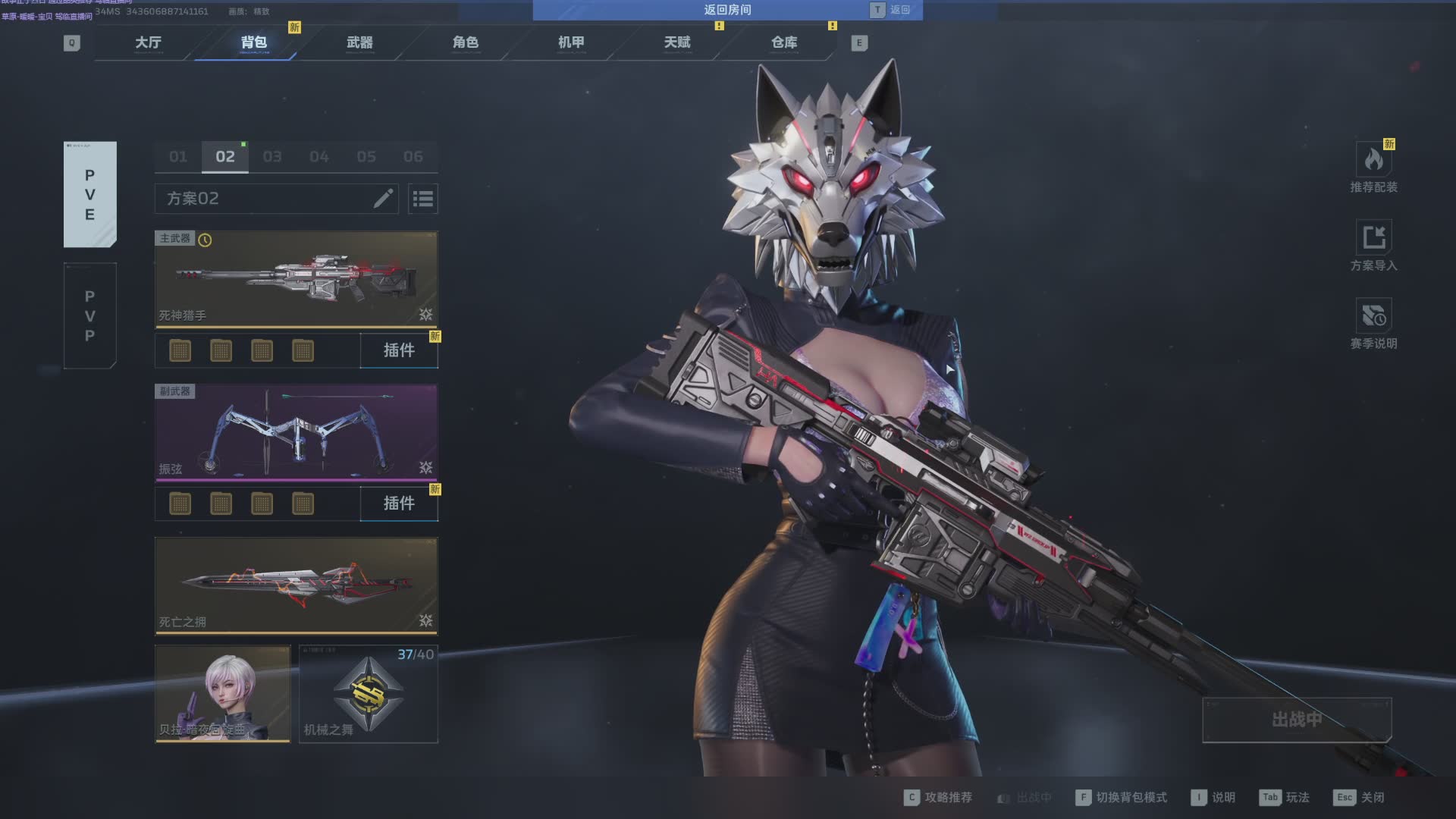Switch to the 仓库 warehouse tab

[784, 42]
